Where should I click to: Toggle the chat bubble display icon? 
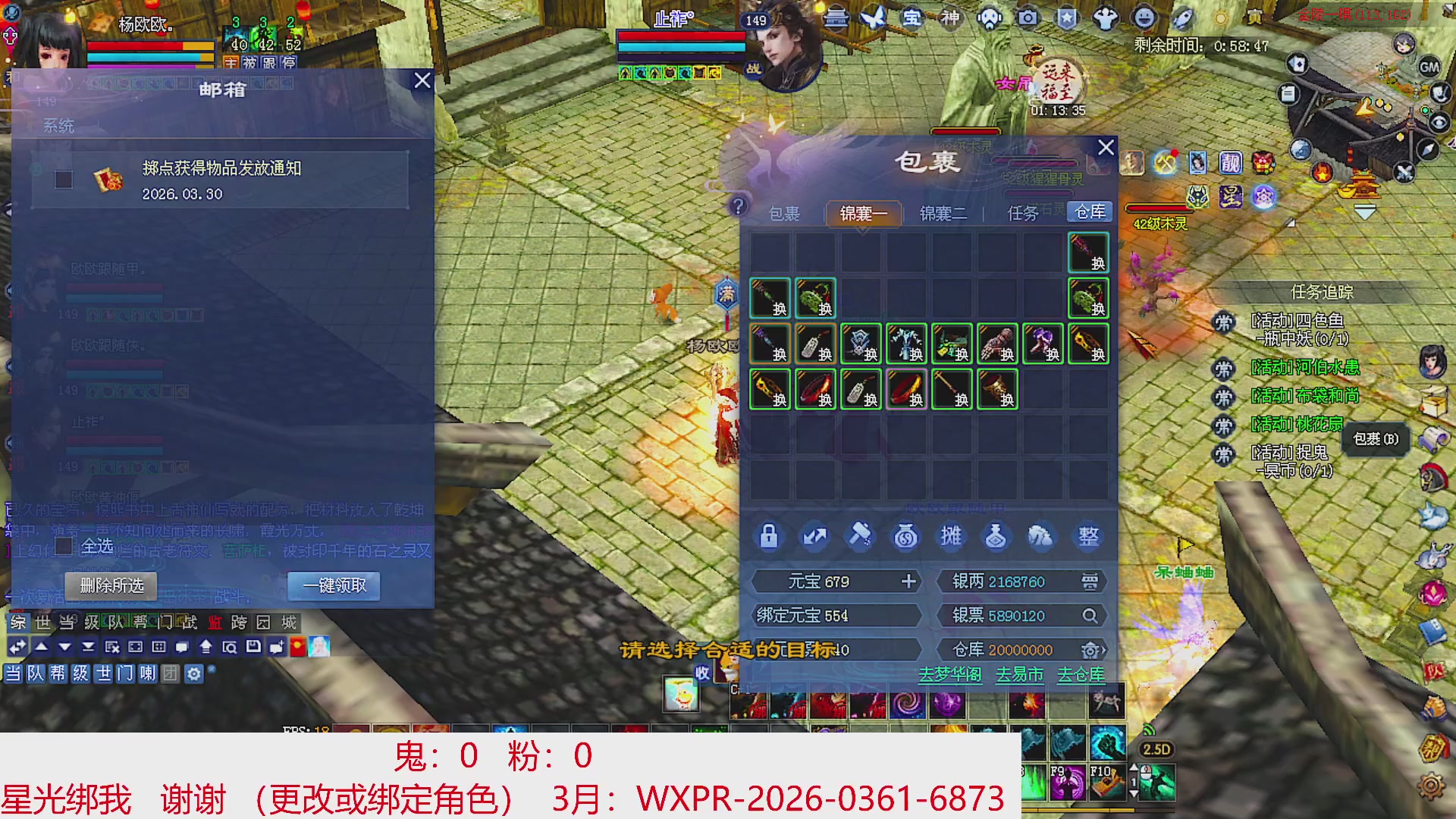[182, 647]
